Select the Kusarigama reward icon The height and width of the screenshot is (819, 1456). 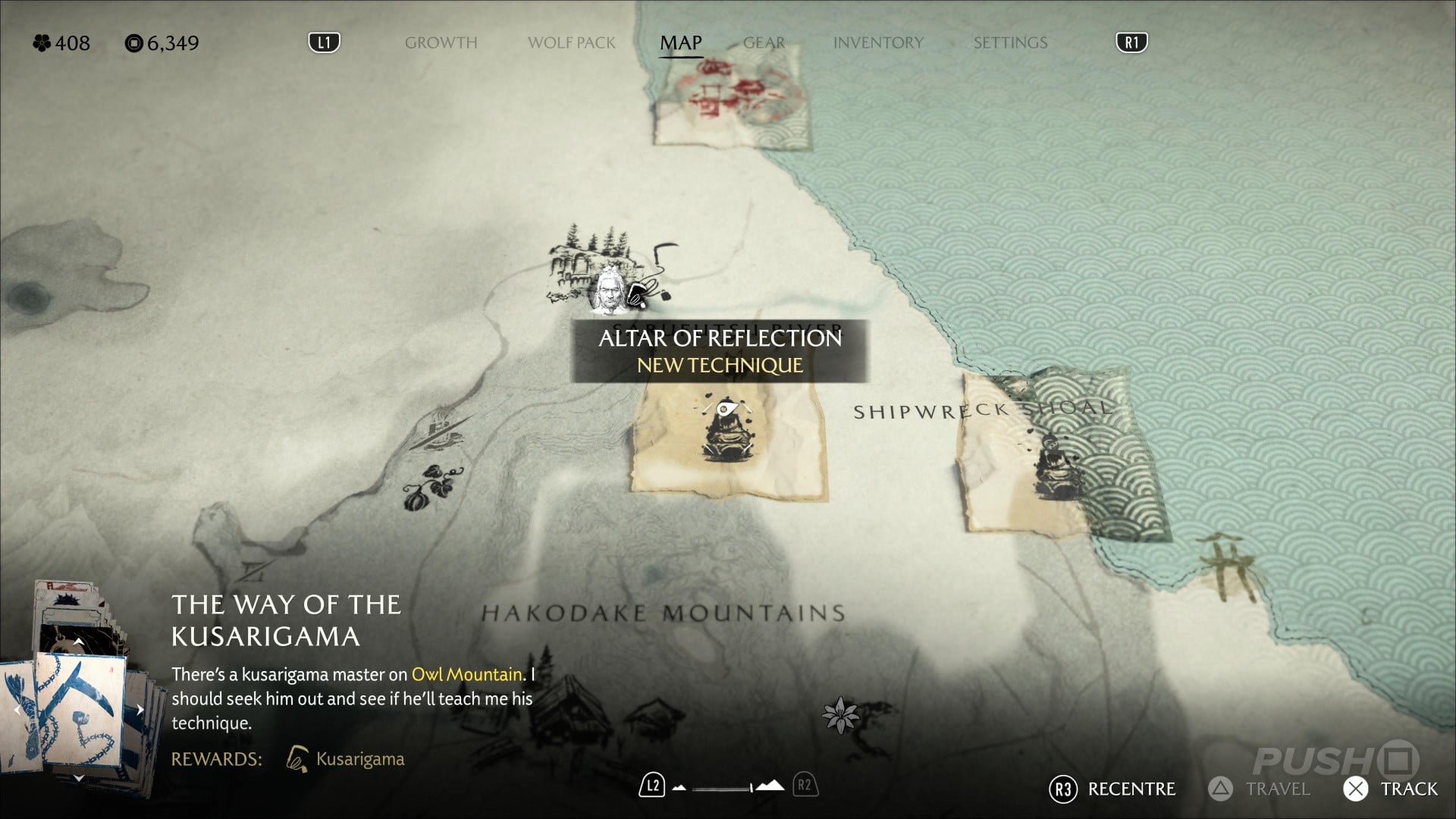pos(297,758)
